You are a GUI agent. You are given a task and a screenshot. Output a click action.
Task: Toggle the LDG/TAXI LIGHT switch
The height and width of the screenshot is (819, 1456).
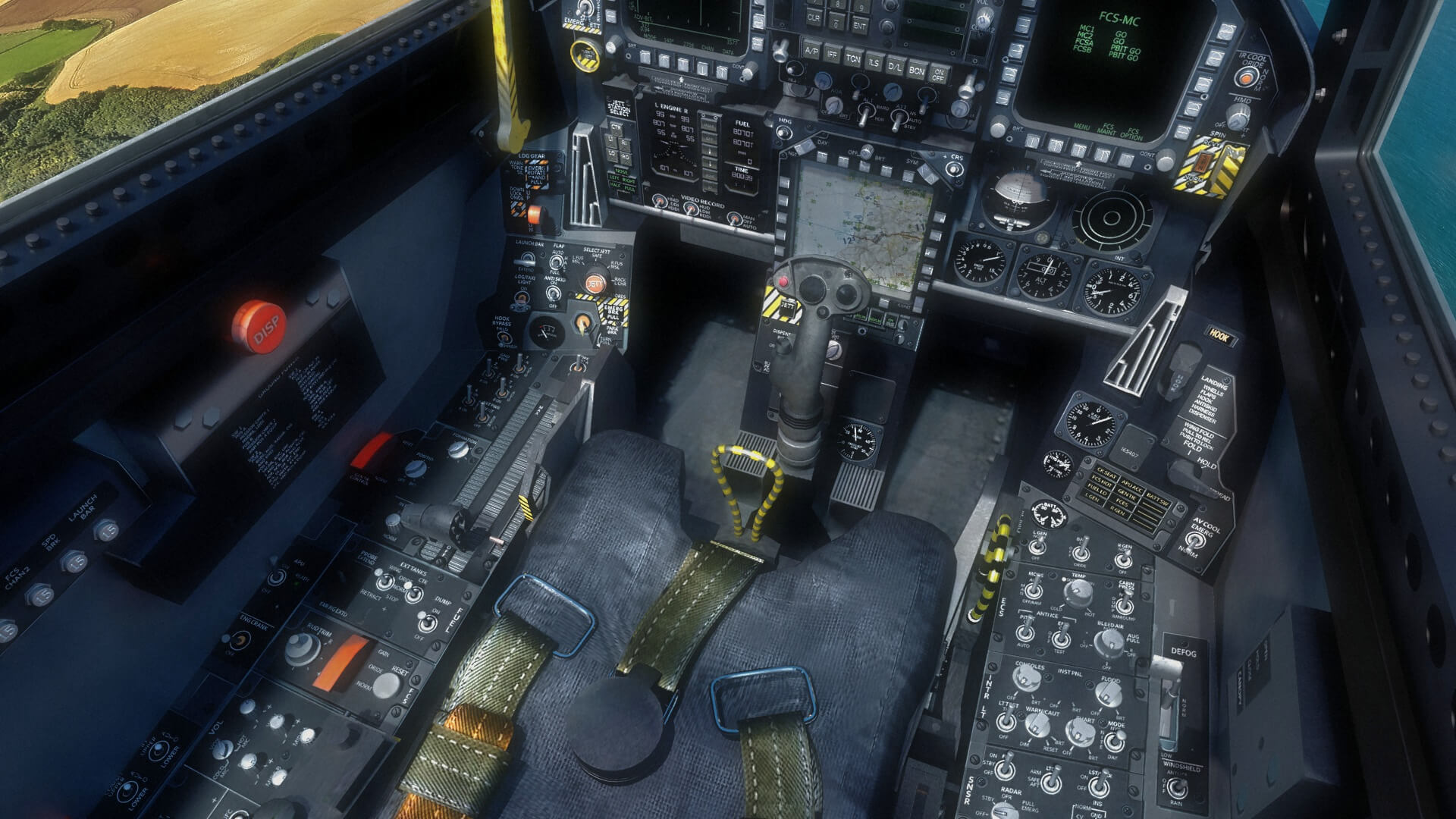click(521, 298)
